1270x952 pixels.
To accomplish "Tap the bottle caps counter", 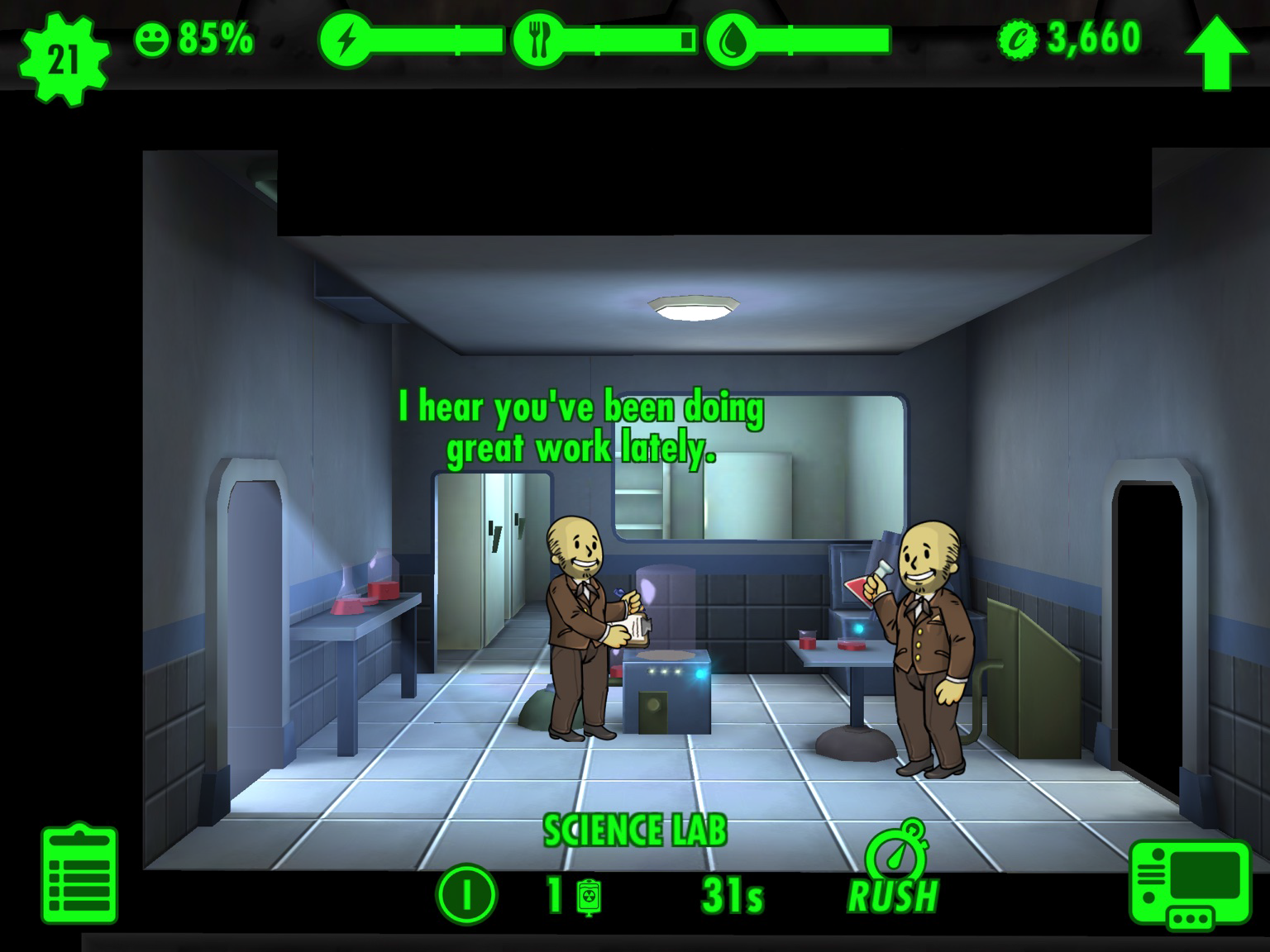I will pyautogui.click(x=1071, y=39).
